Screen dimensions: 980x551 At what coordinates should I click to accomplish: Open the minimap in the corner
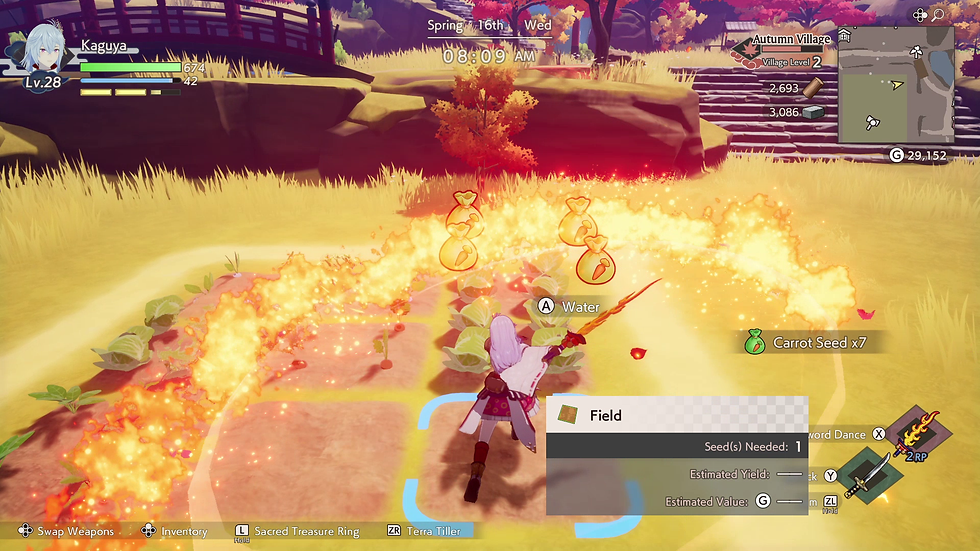pyautogui.click(x=895, y=84)
